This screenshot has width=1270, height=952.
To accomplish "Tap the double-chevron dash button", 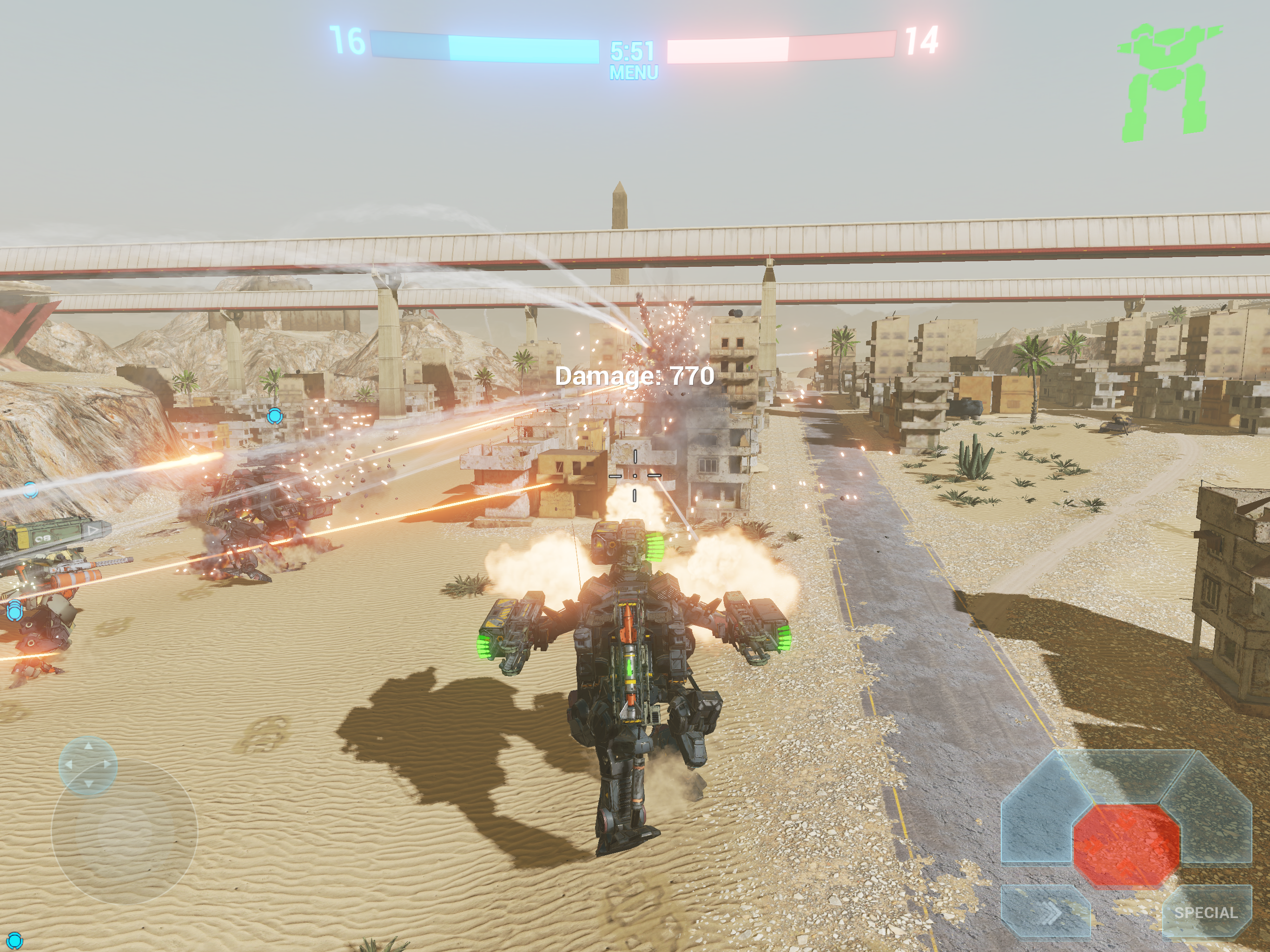I will [1045, 912].
